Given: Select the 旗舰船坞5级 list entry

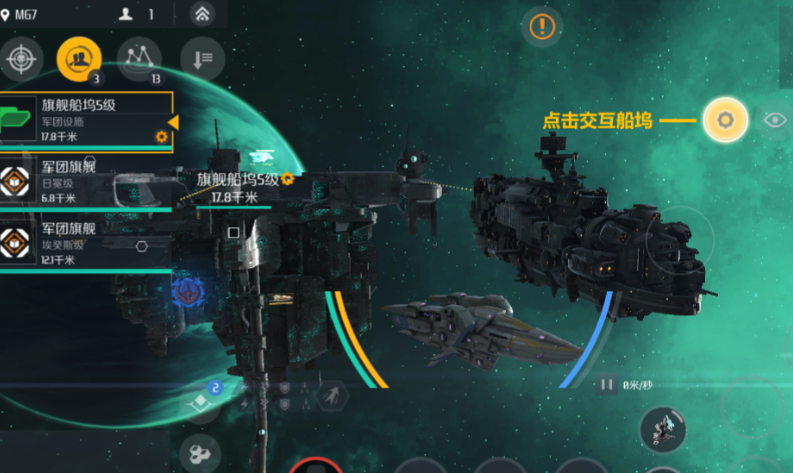Looking at the screenshot, I should pyautogui.click(x=87, y=120).
